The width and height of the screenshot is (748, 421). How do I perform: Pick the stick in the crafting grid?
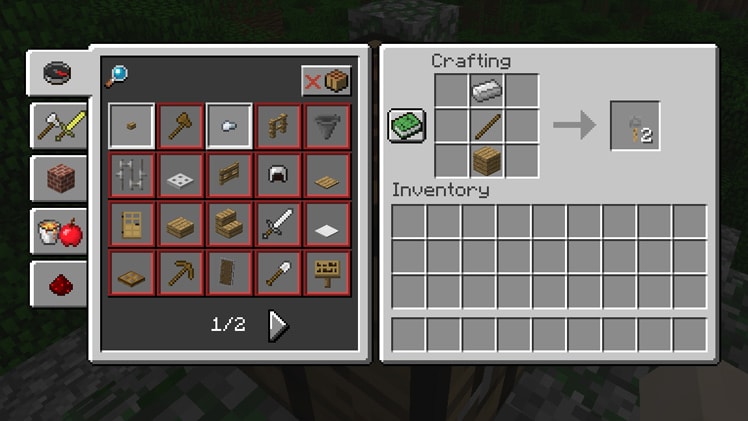(x=487, y=126)
